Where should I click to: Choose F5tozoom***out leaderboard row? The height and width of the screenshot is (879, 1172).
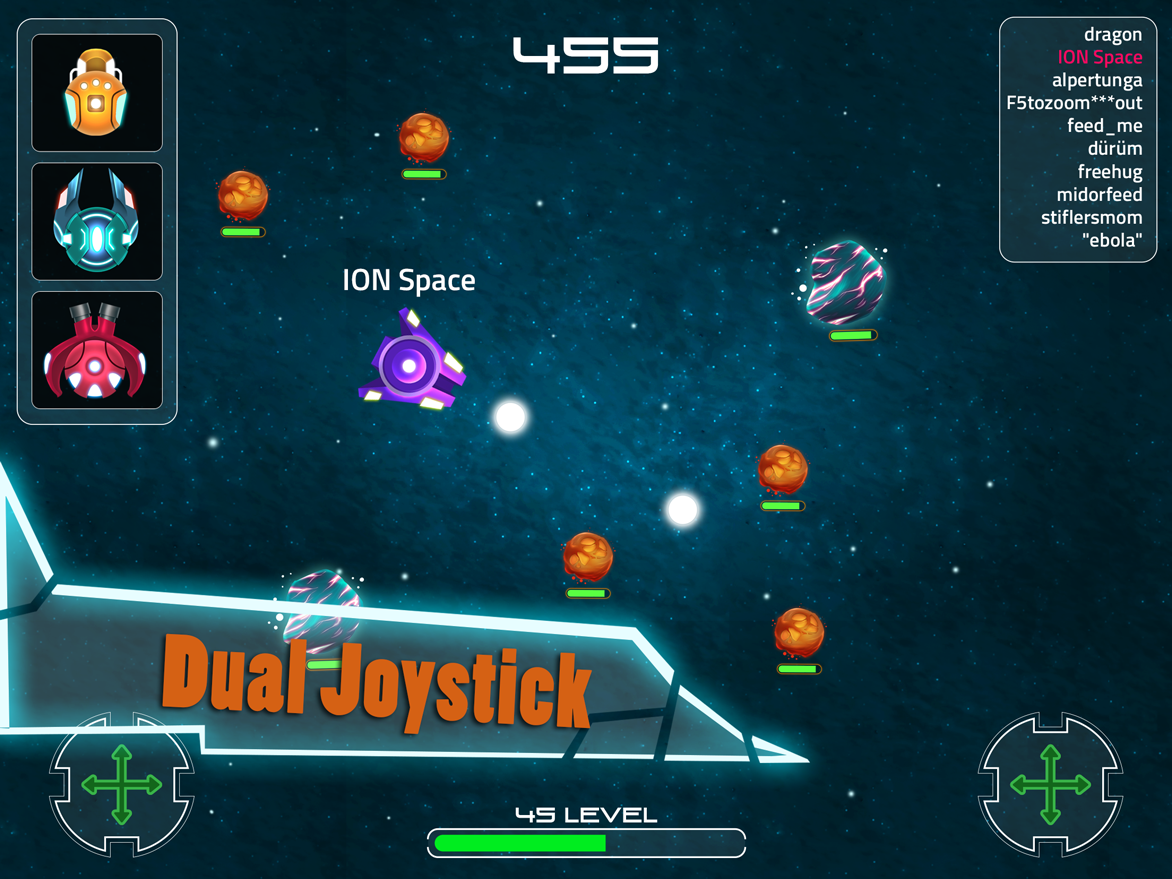[x=1074, y=103]
